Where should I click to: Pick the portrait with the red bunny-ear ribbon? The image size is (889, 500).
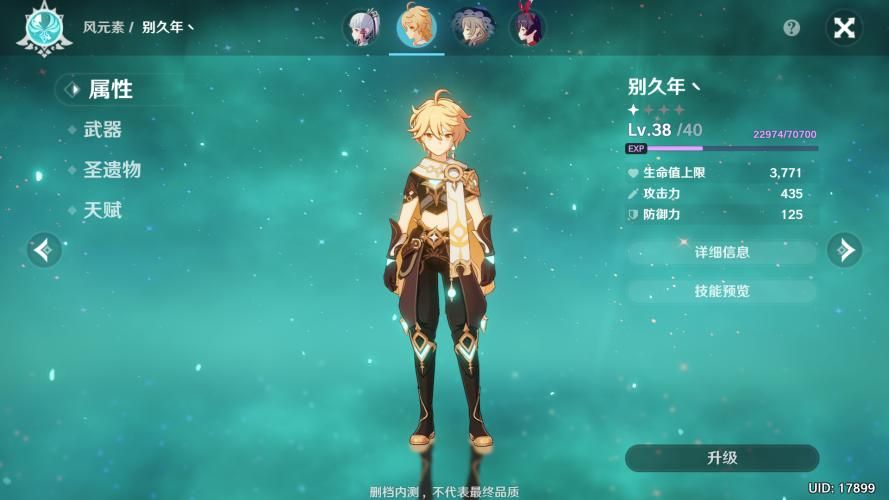tap(526, 28)
